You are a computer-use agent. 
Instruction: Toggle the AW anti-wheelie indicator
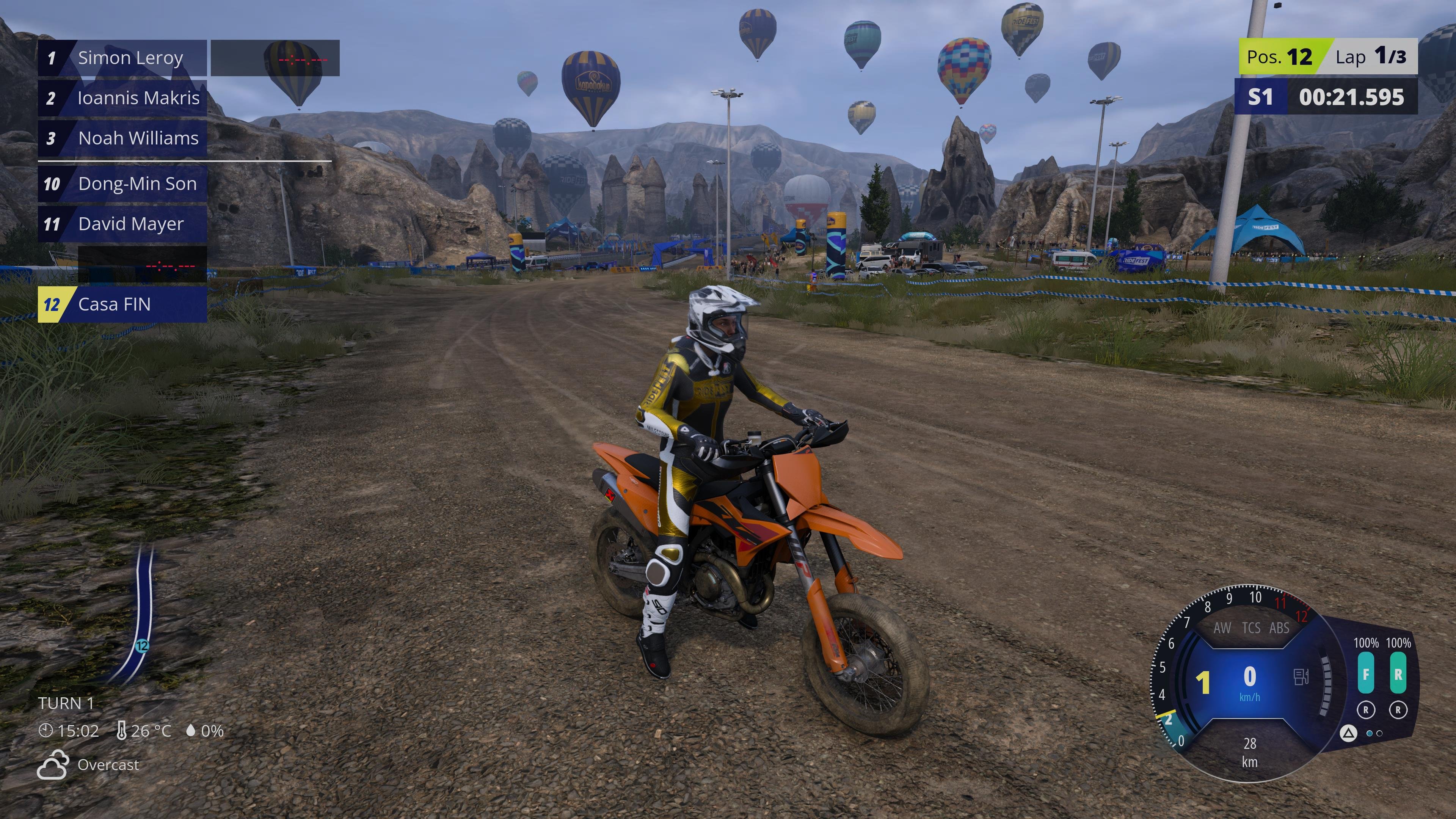tap(1222, 628)
